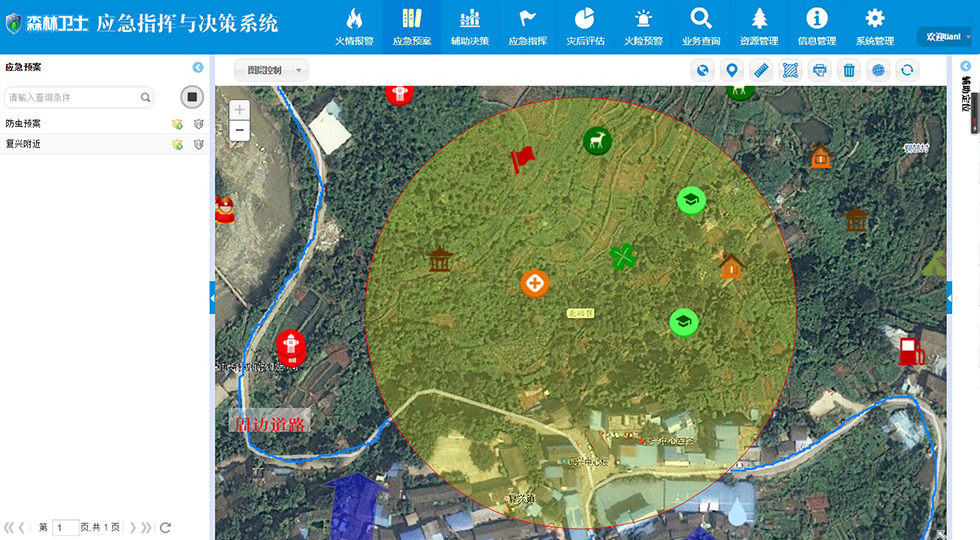
Task: Click the trash can clear tool
Action: pyautogui.click(x=849, y=70)
